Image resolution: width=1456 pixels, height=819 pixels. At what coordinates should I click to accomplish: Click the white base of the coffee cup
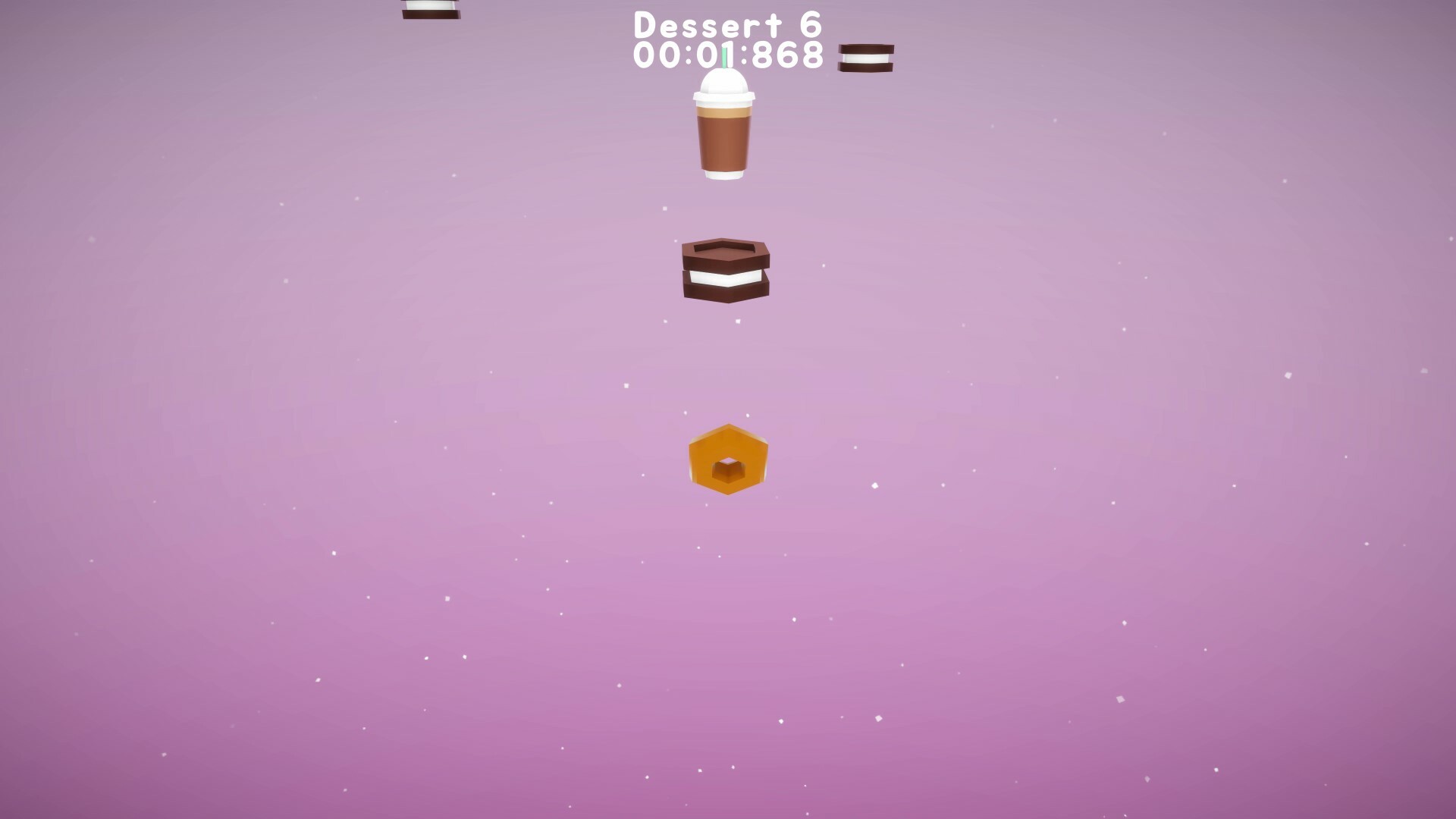723,176
